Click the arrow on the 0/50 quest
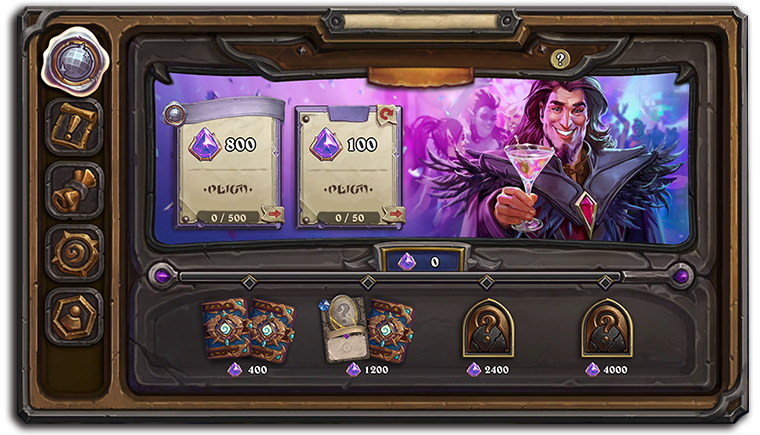This screenshot has width=760, height=435. [394, 213]
